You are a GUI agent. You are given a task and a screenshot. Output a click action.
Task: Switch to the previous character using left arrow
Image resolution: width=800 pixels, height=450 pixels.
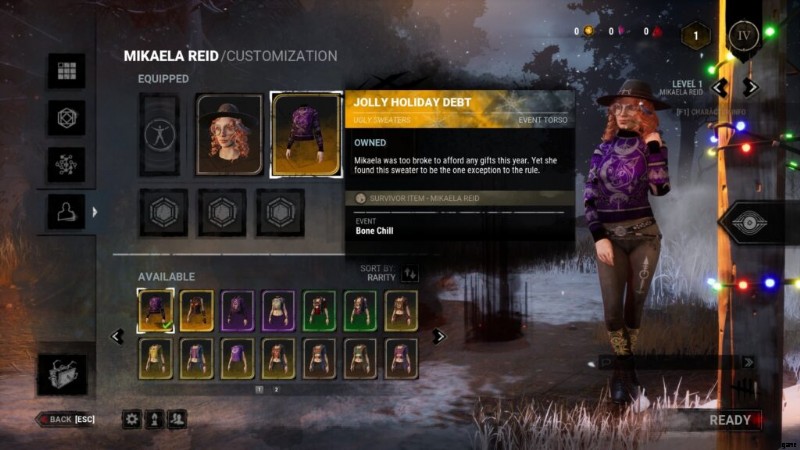(719, 87)
